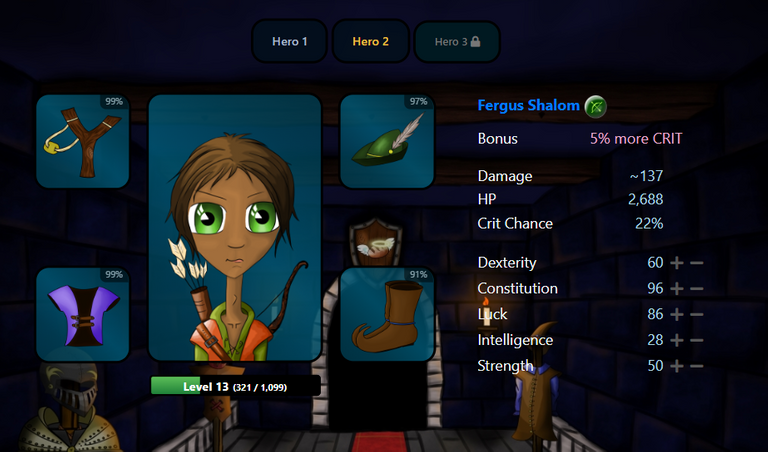Decrease Dexterity with the minus button
The height and width of the screenshot is (452, 768).
point(697,263)
